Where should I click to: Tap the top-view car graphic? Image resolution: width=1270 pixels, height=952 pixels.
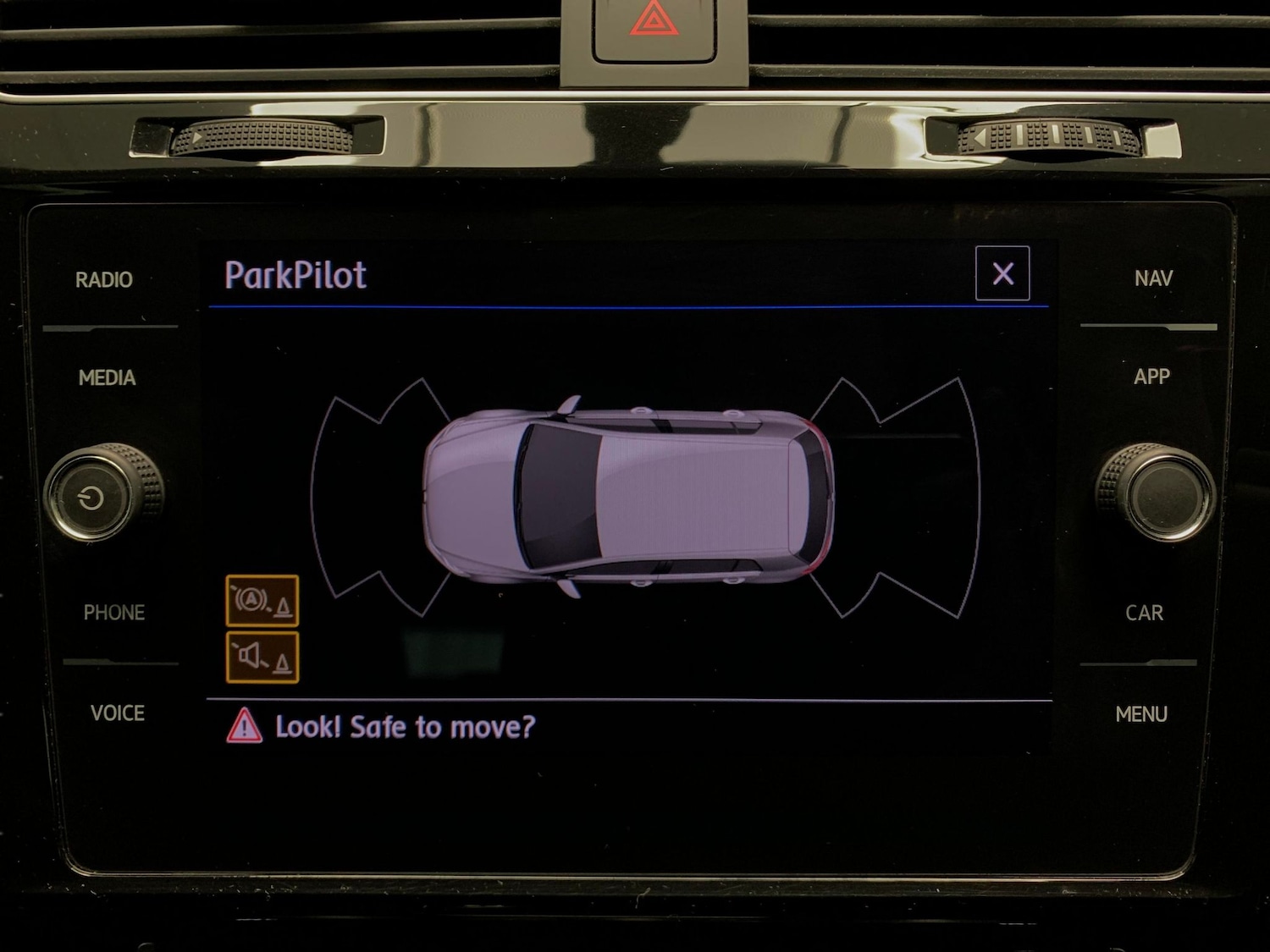point(625,491)
